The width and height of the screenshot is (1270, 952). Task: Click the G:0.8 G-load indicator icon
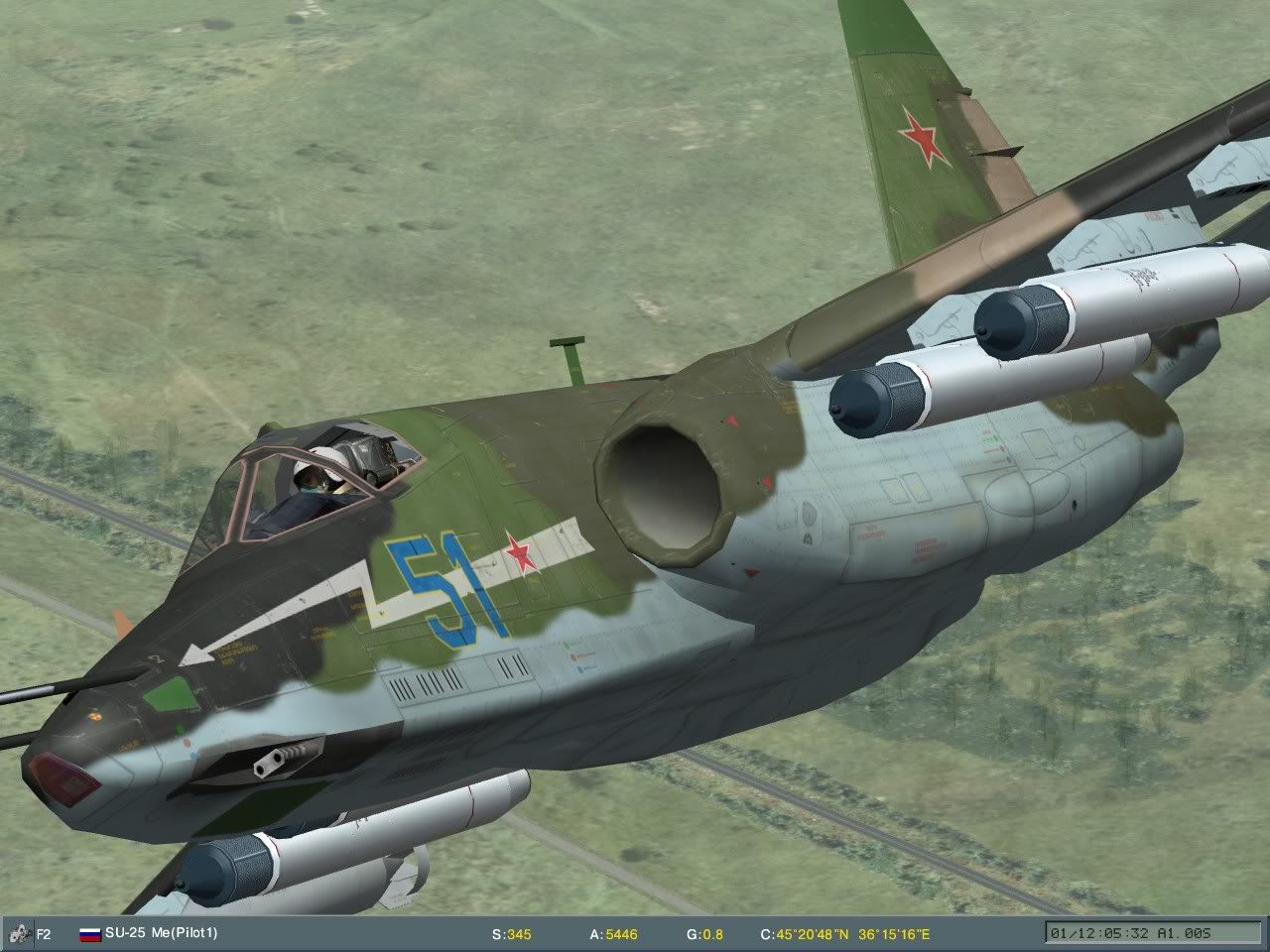click(x=704, y=933)
